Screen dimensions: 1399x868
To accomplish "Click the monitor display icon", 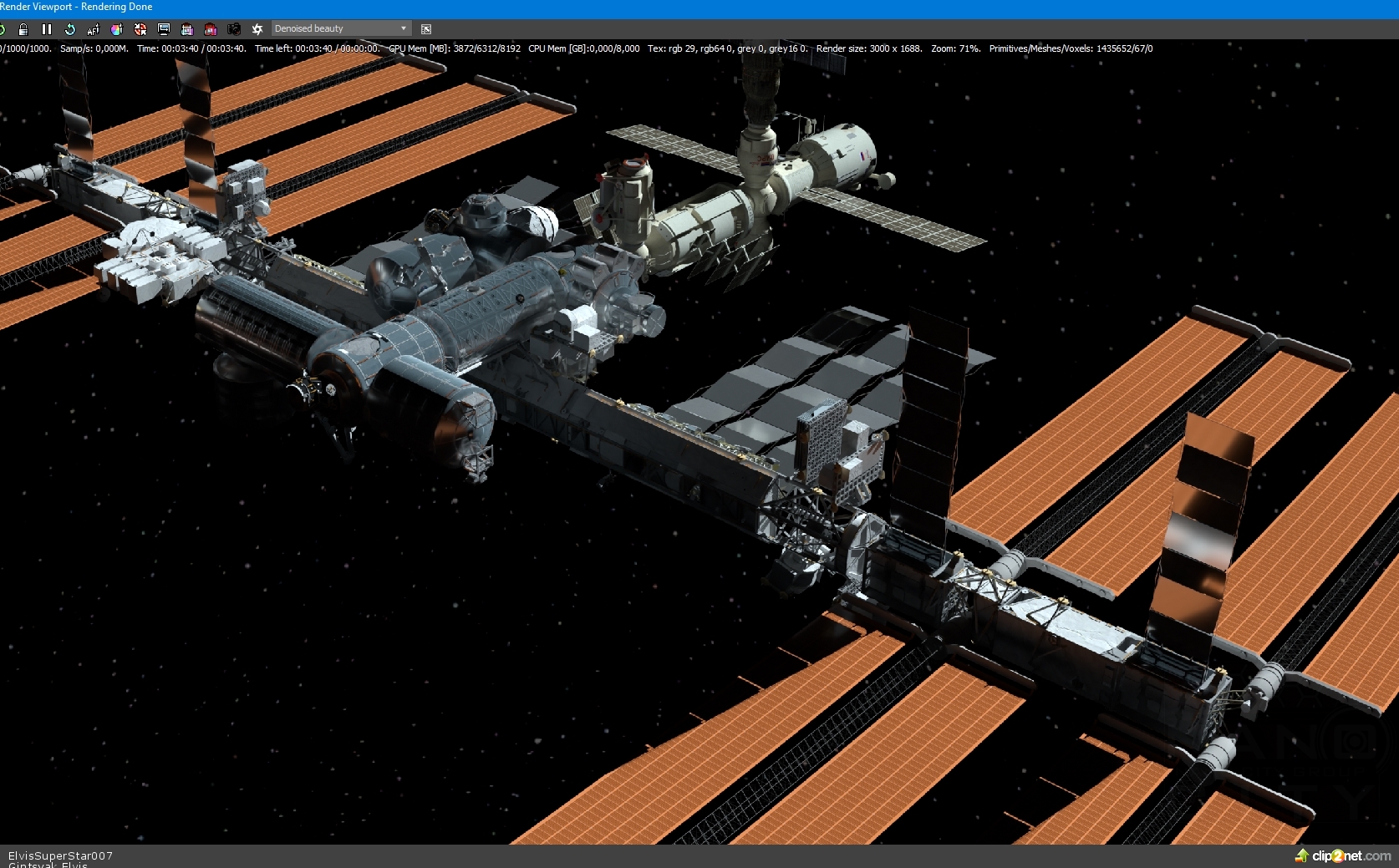I will point(164,29).
